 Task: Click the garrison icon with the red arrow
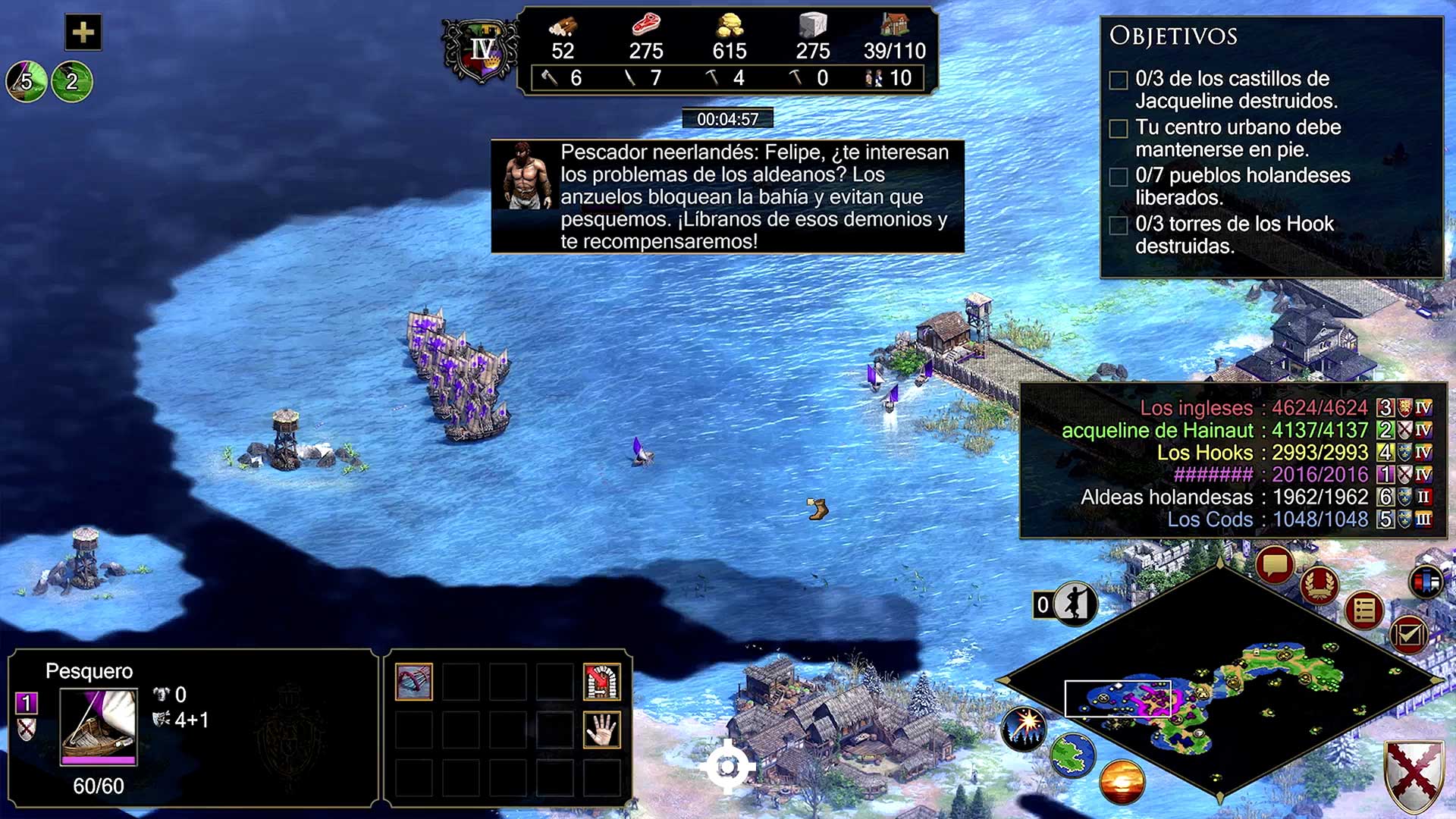coord(601,682)
